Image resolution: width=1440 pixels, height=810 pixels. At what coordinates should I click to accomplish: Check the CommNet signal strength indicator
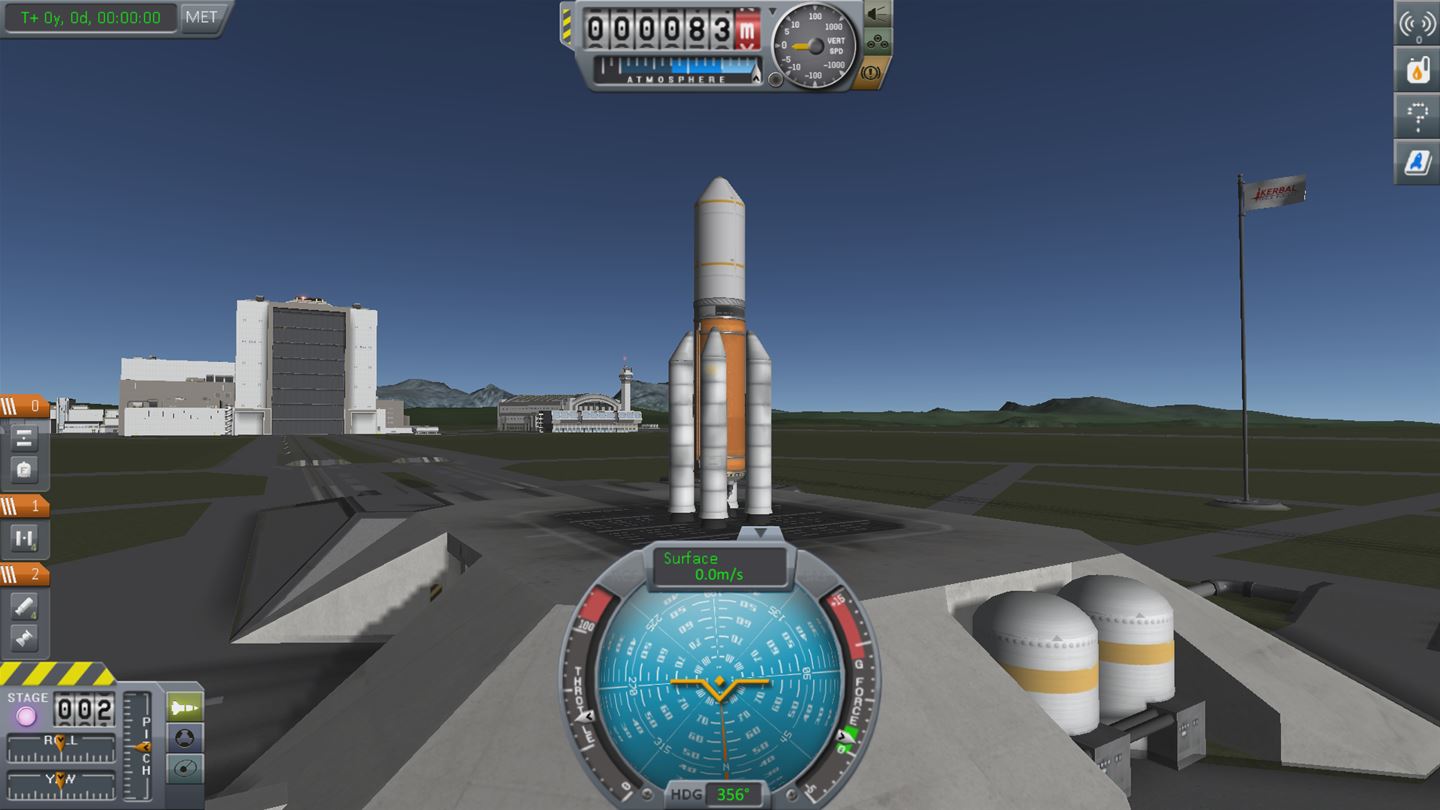click(1418, 22)
